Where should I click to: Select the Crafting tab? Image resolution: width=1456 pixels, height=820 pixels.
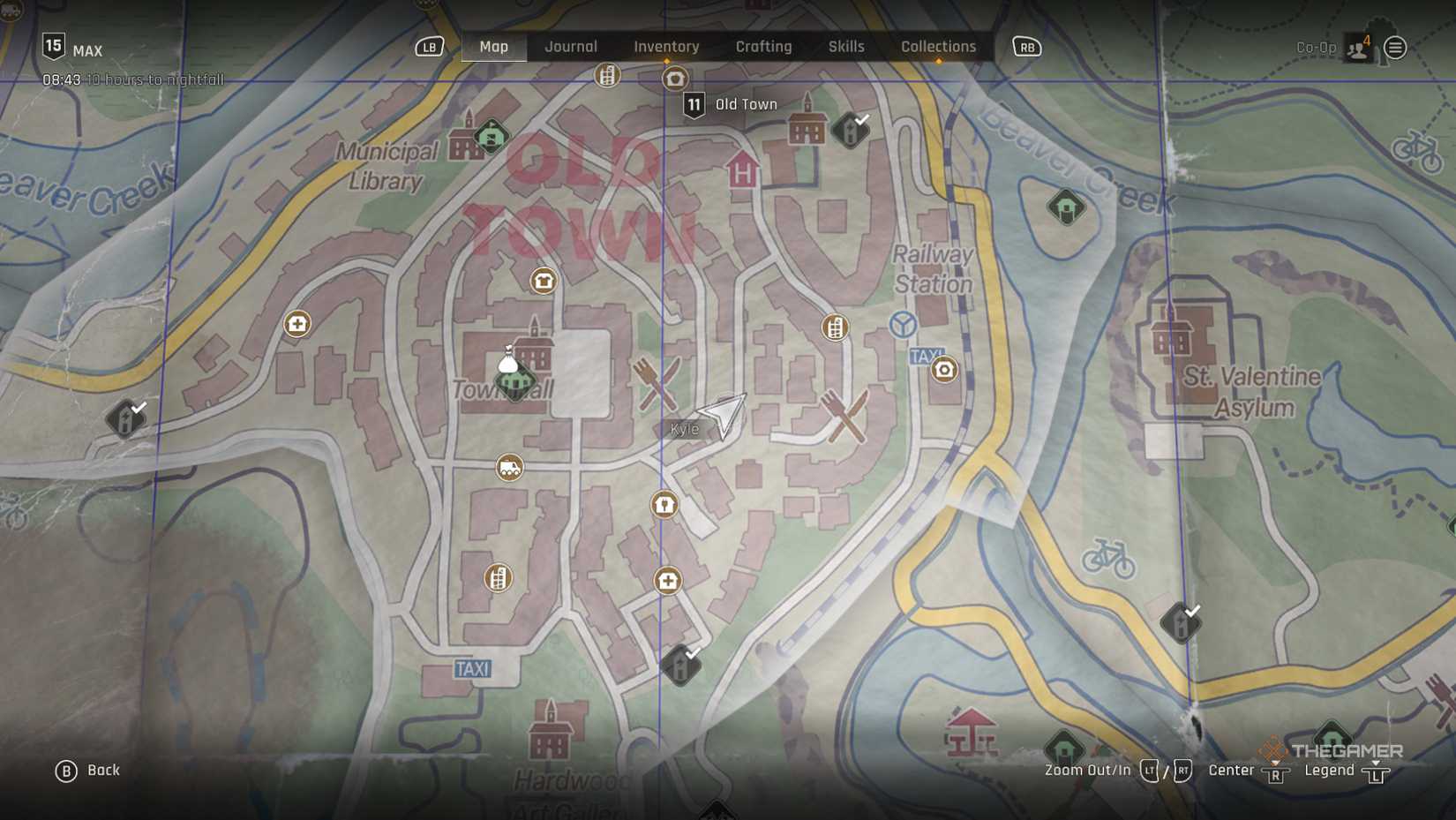[763, 47]
